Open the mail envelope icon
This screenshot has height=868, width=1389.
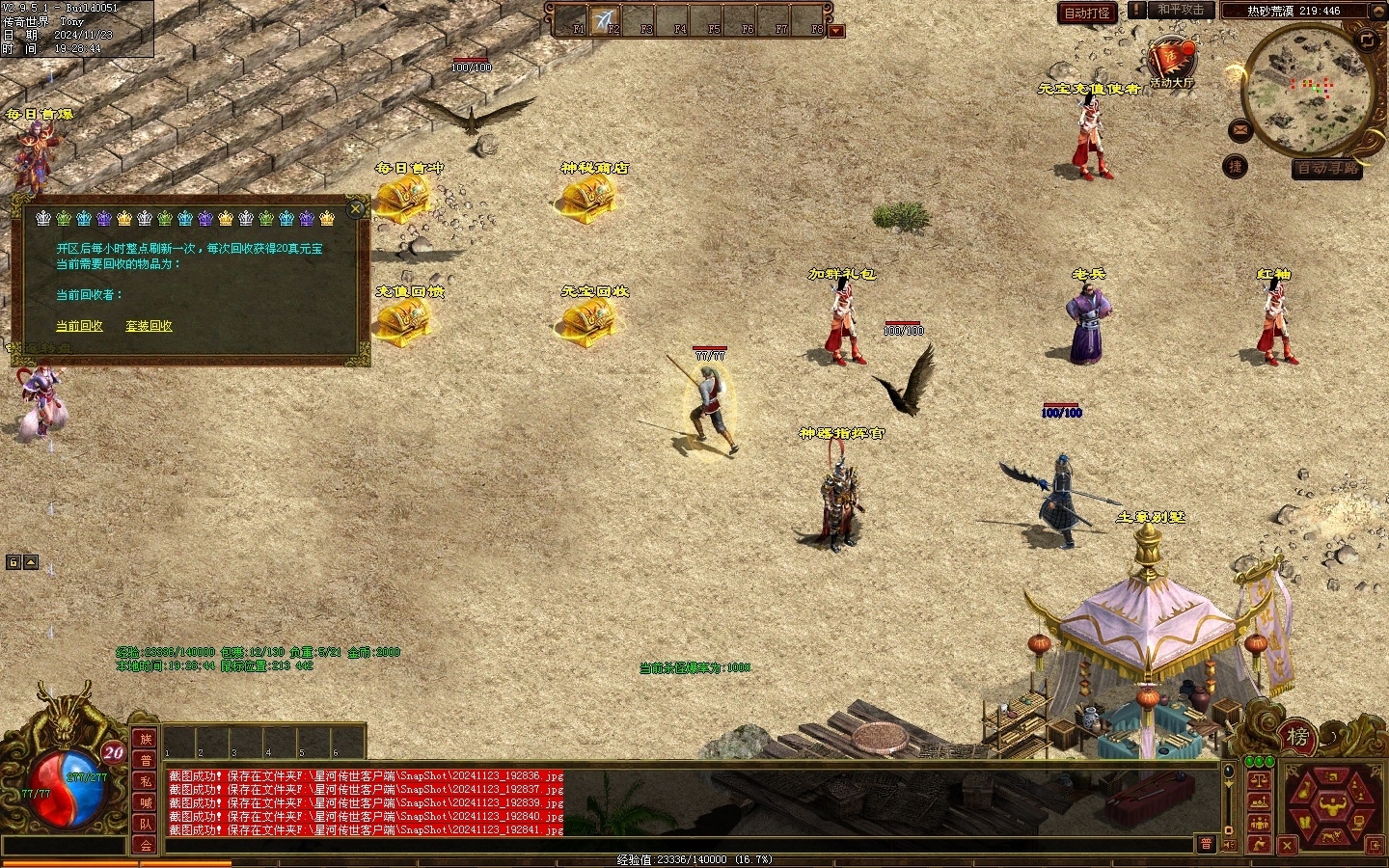click(1241, 129)
